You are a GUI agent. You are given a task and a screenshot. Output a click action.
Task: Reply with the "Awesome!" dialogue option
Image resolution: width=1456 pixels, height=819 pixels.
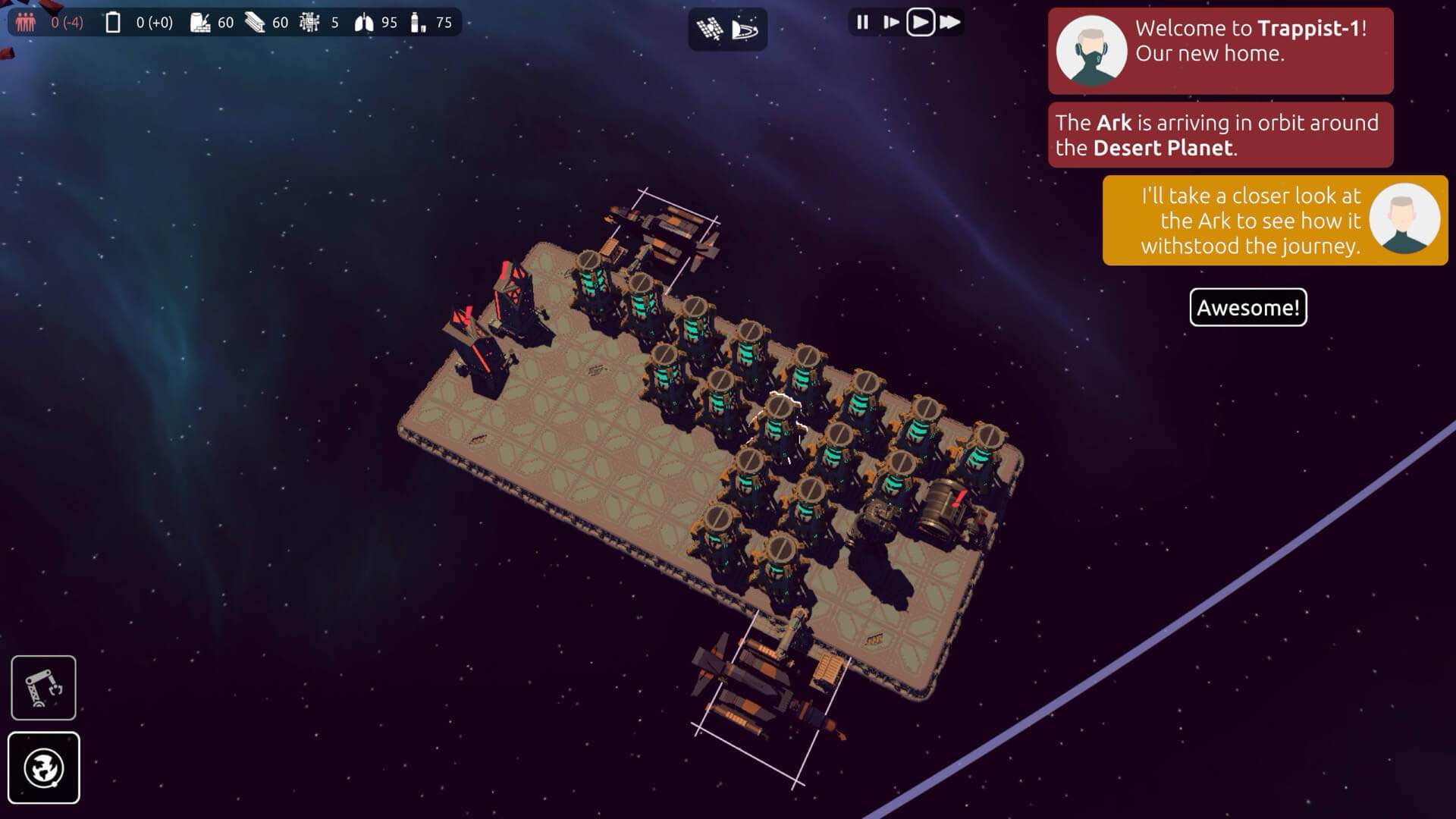1247,307
